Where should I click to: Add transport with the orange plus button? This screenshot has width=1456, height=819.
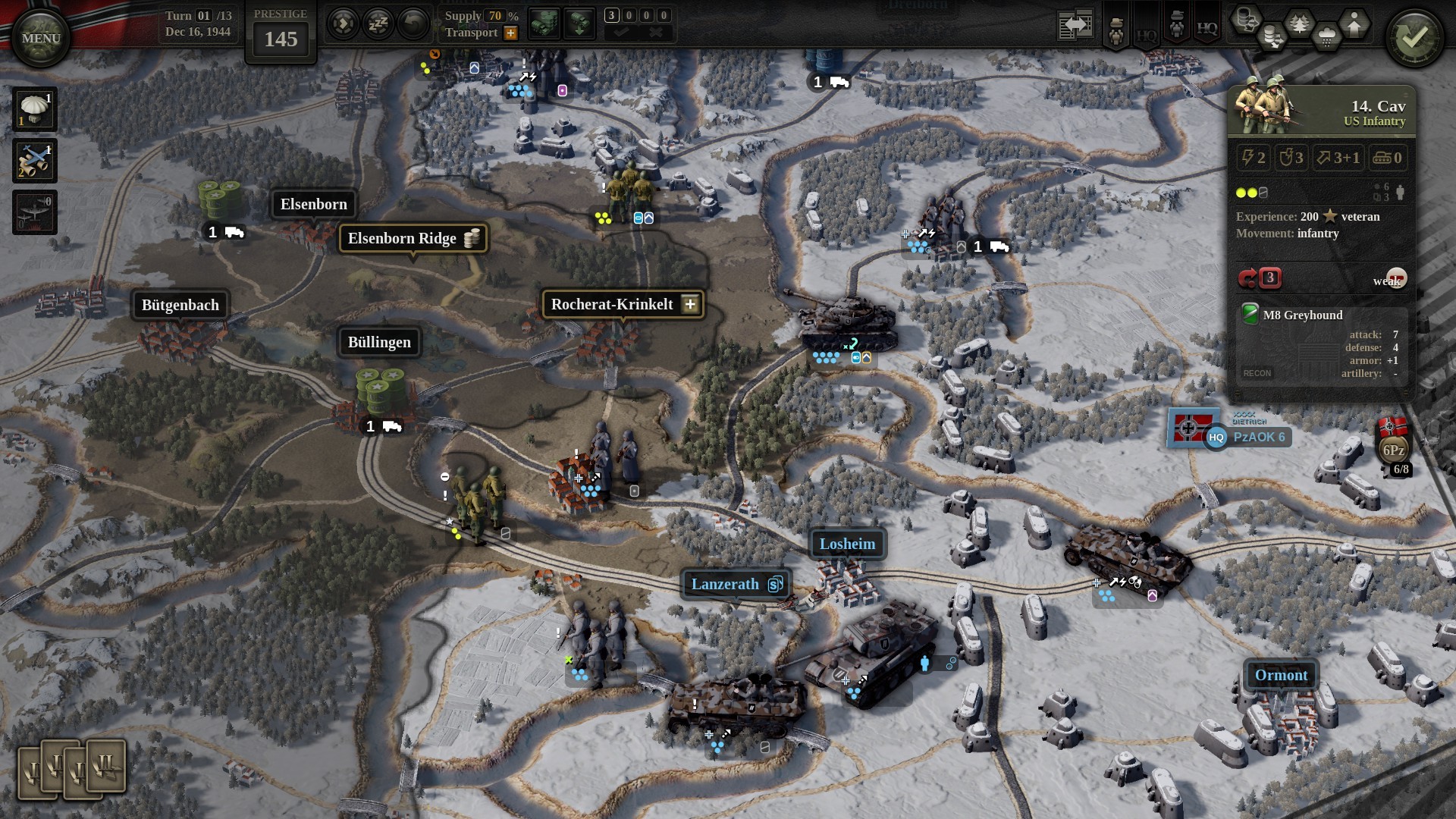(x=511, y=33)
